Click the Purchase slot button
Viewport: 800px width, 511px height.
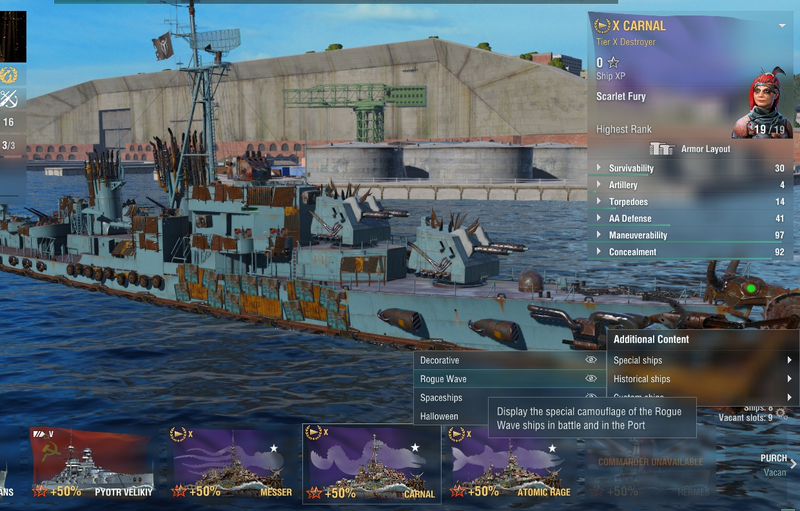[x=775, y=464]
